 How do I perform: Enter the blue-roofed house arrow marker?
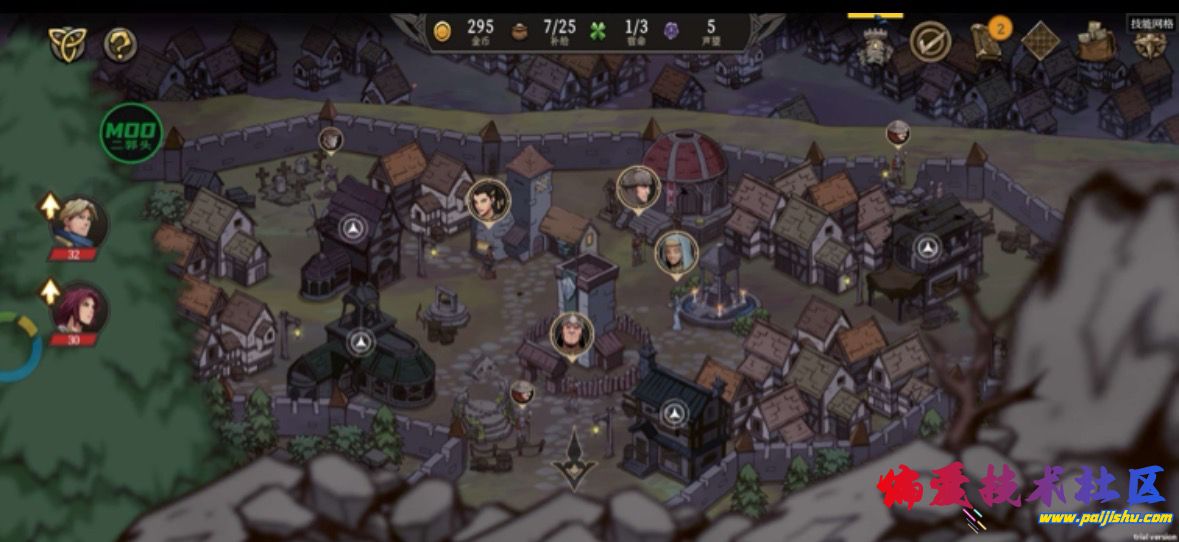(675, 413)
